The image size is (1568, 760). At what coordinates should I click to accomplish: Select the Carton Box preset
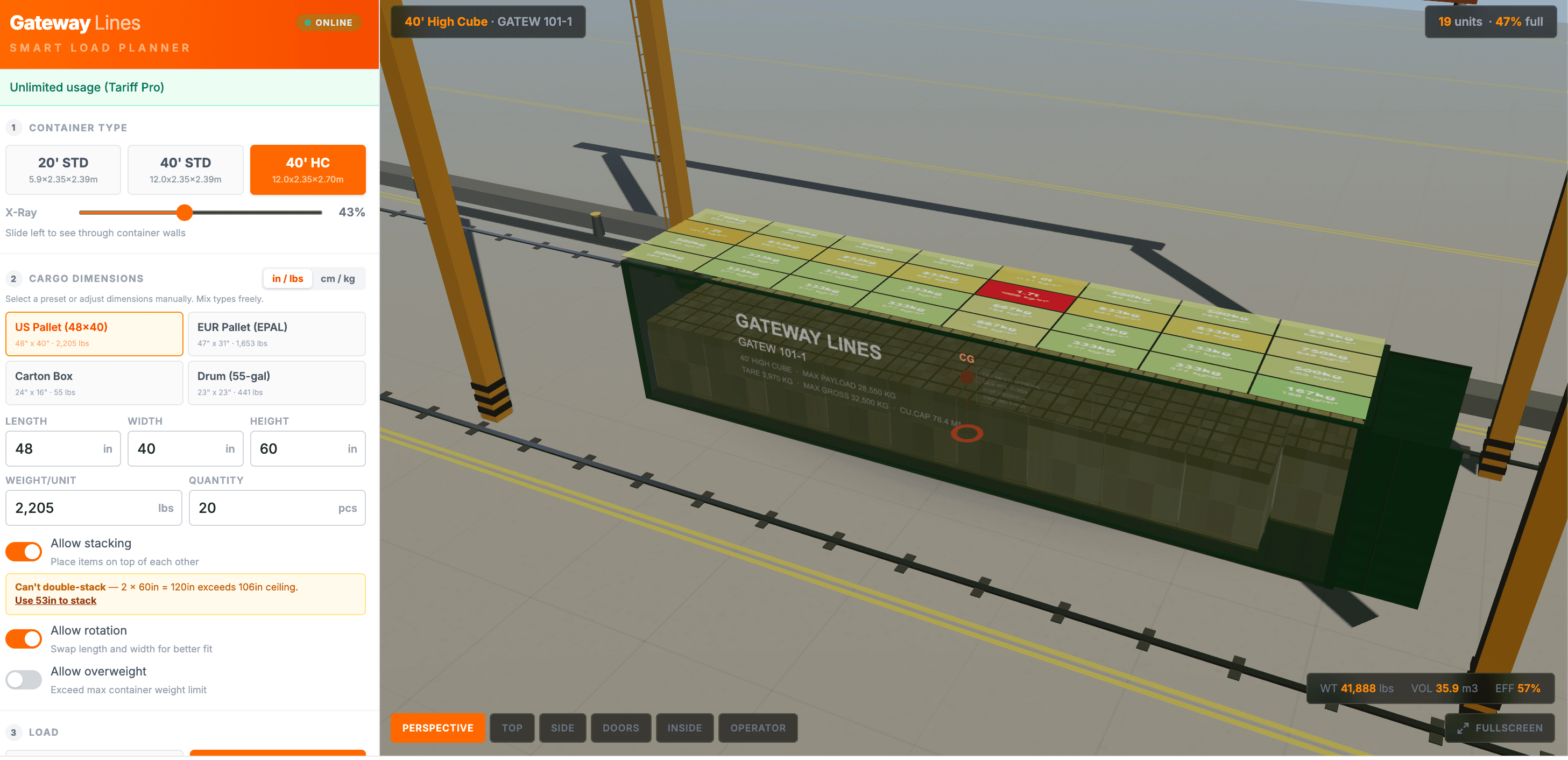click(x=94, y=383)
